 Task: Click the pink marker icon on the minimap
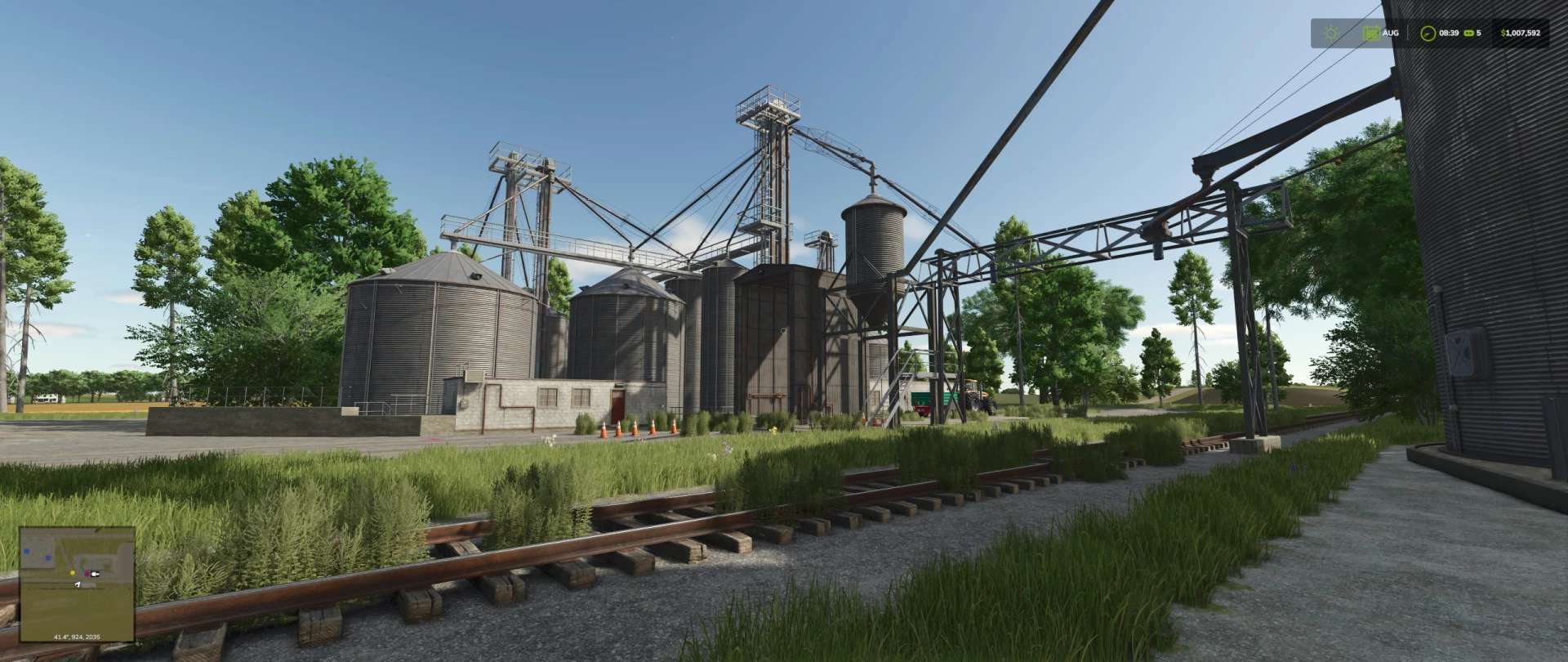click(x=87, y=573)
